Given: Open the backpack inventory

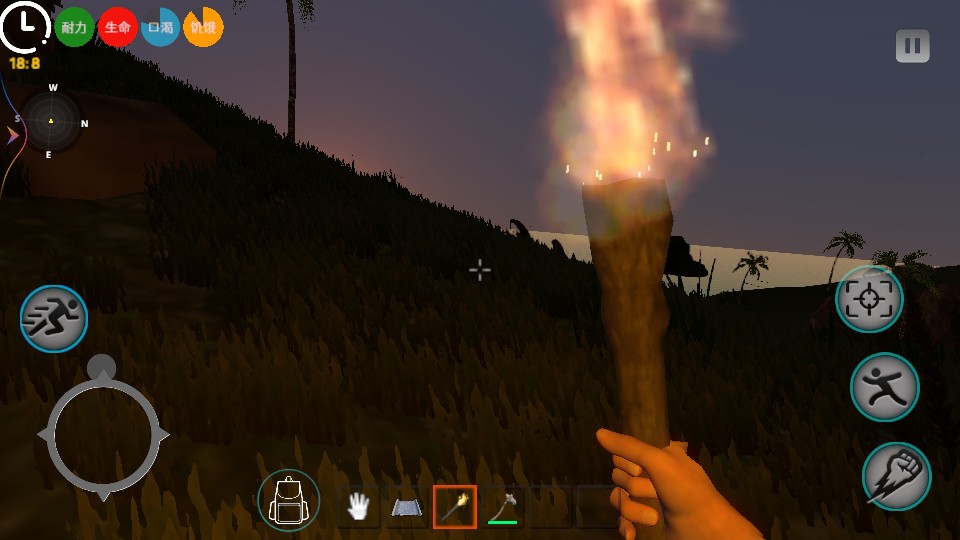Looking at the screenshot, I should (288, 500).
